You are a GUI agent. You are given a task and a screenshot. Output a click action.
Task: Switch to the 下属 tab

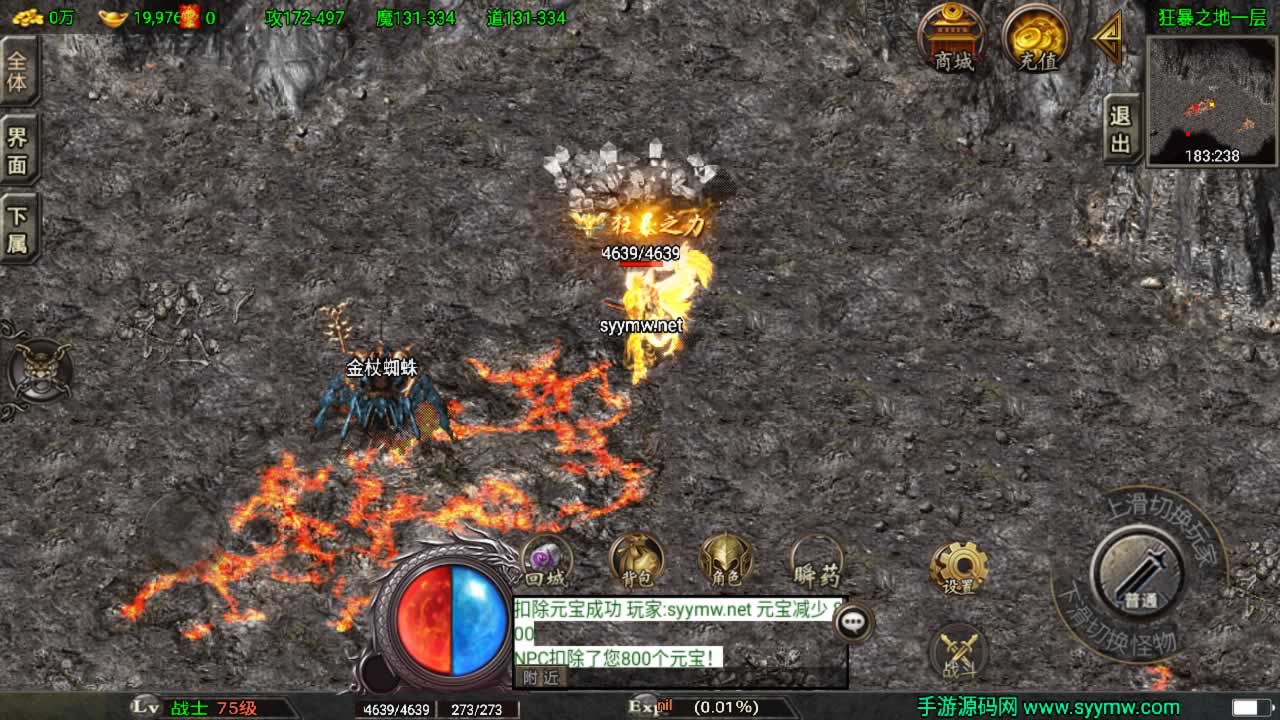[x=18, y=229]
